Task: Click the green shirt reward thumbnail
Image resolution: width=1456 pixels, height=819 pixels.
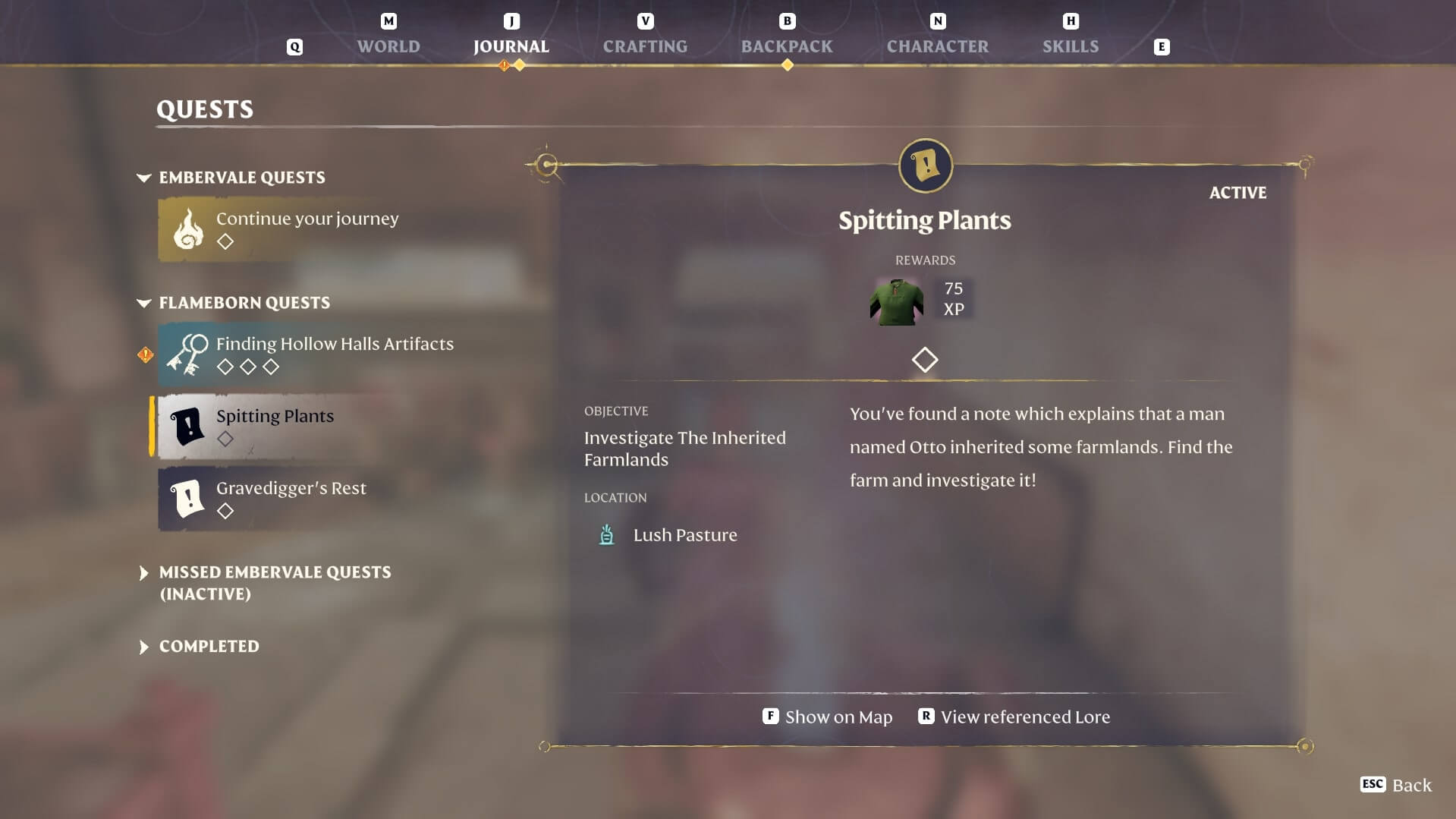Action: [897, 301]
